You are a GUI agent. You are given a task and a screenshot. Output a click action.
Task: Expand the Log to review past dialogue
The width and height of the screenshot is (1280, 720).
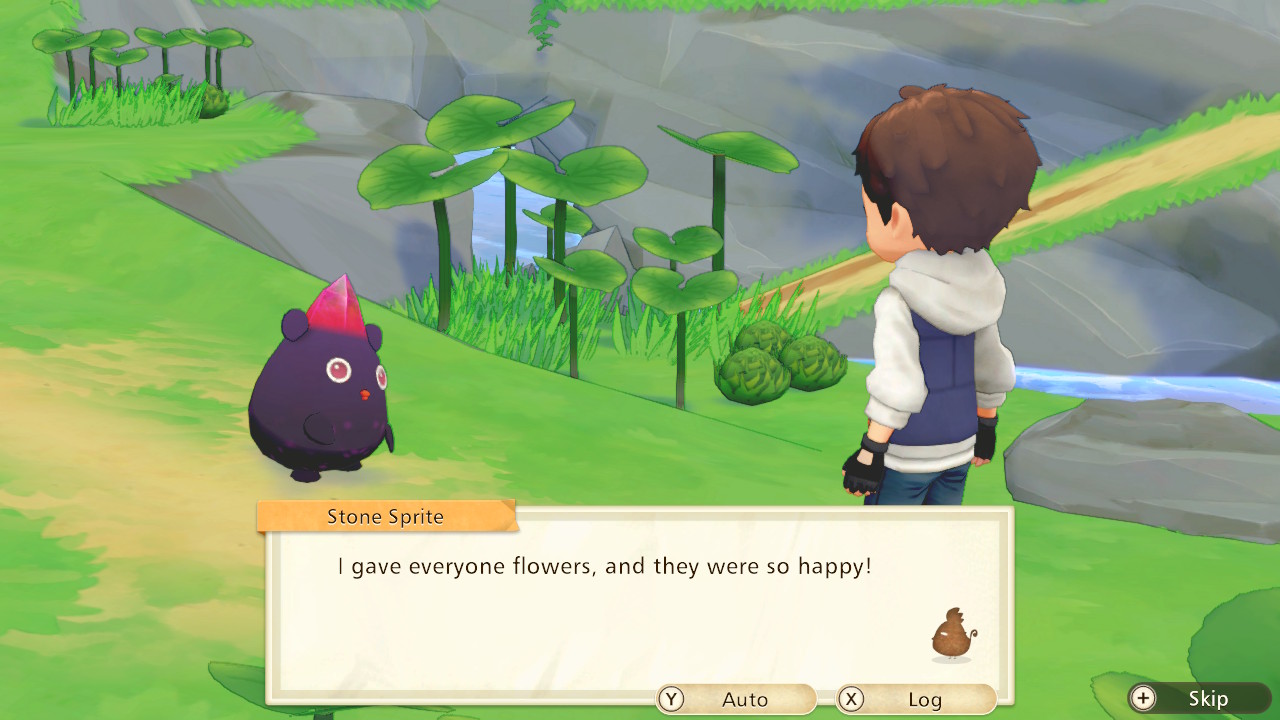[x=921, y=699]
